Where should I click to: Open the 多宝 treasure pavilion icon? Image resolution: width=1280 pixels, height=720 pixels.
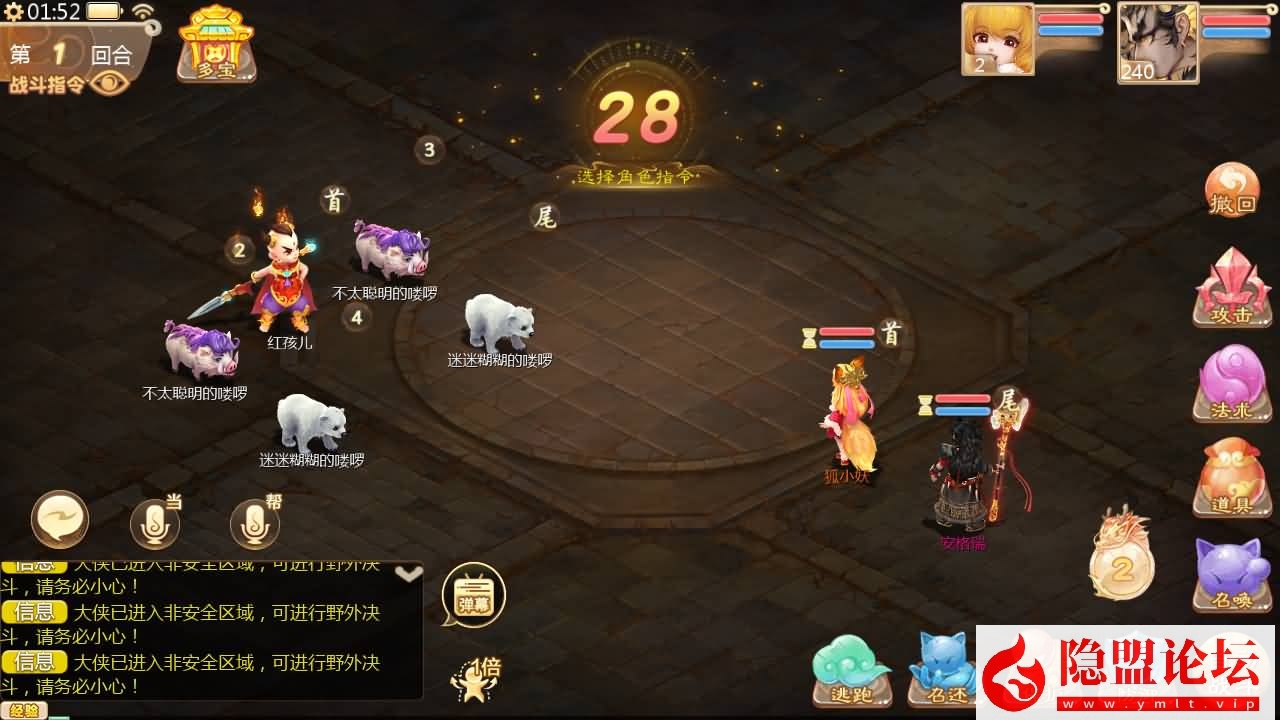(x=216, y=44)
